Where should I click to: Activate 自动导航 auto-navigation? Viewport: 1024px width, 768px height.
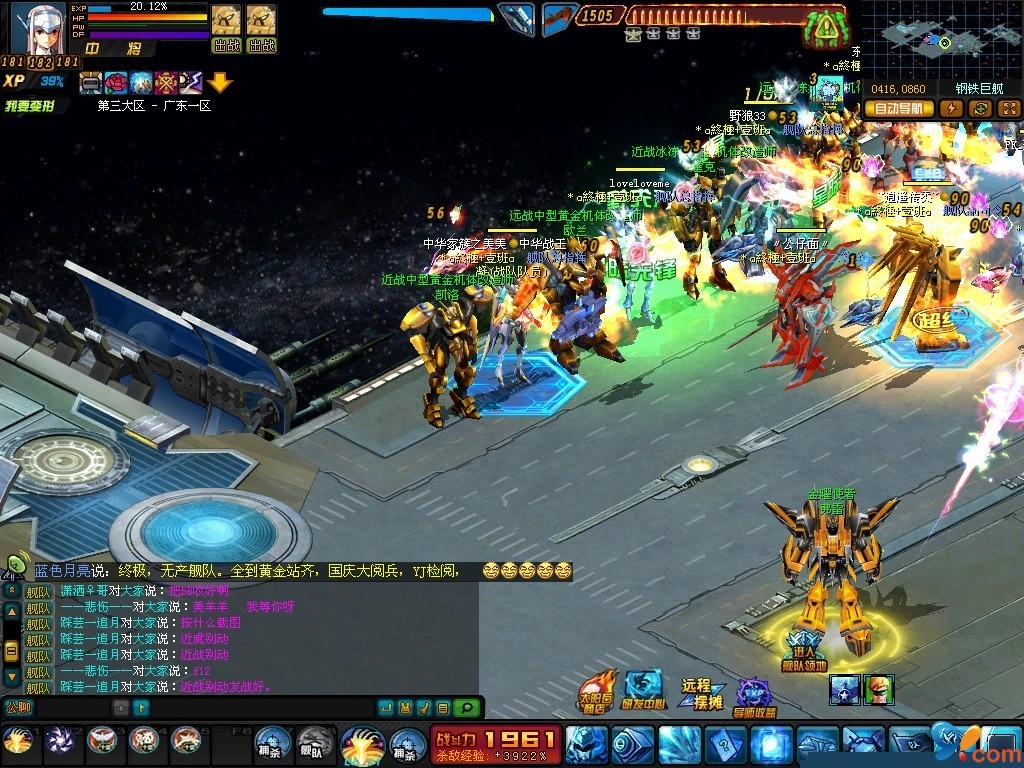pos(898,108)
